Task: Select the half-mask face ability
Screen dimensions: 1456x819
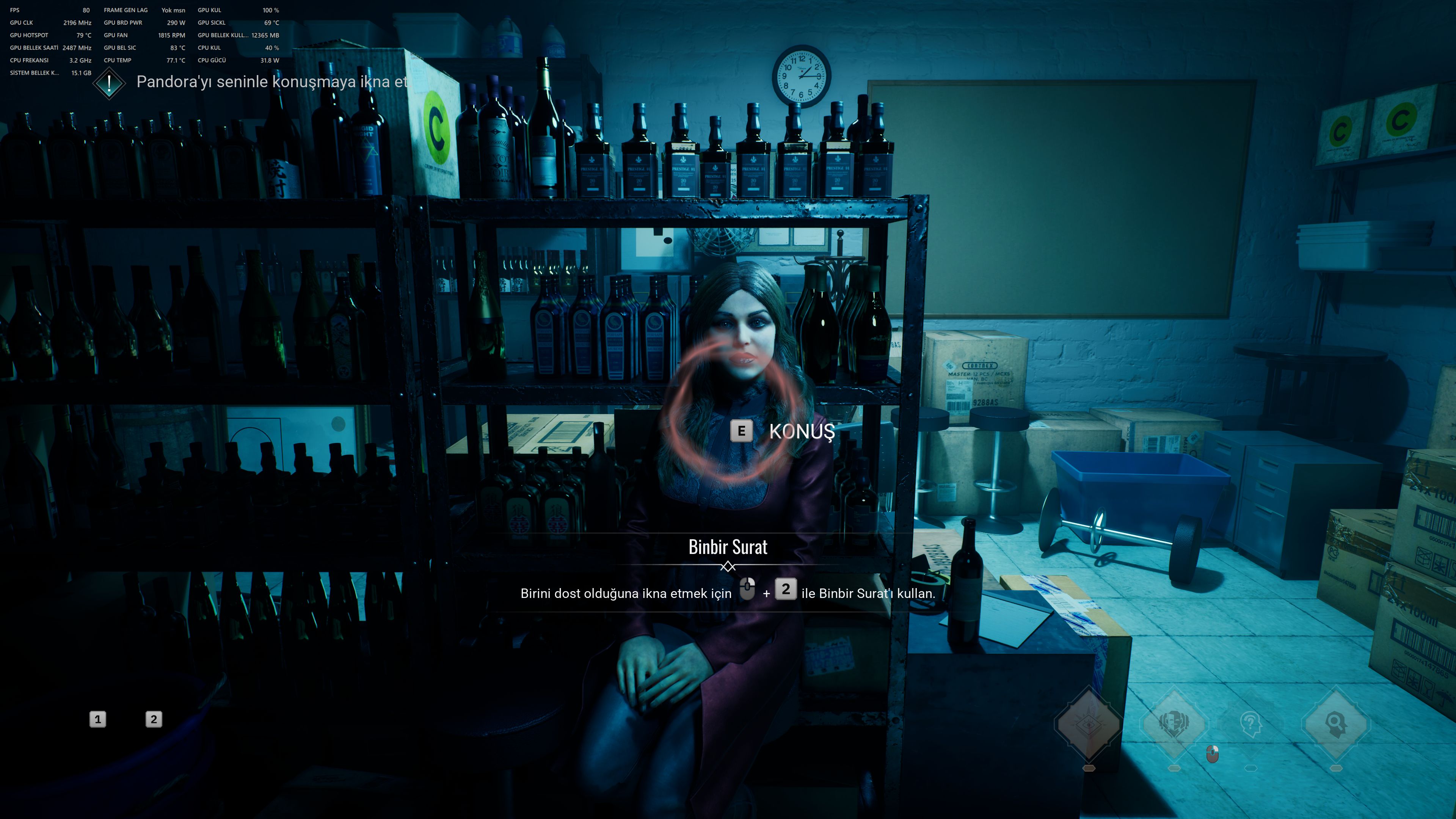Action: (x=1174, y=722)
